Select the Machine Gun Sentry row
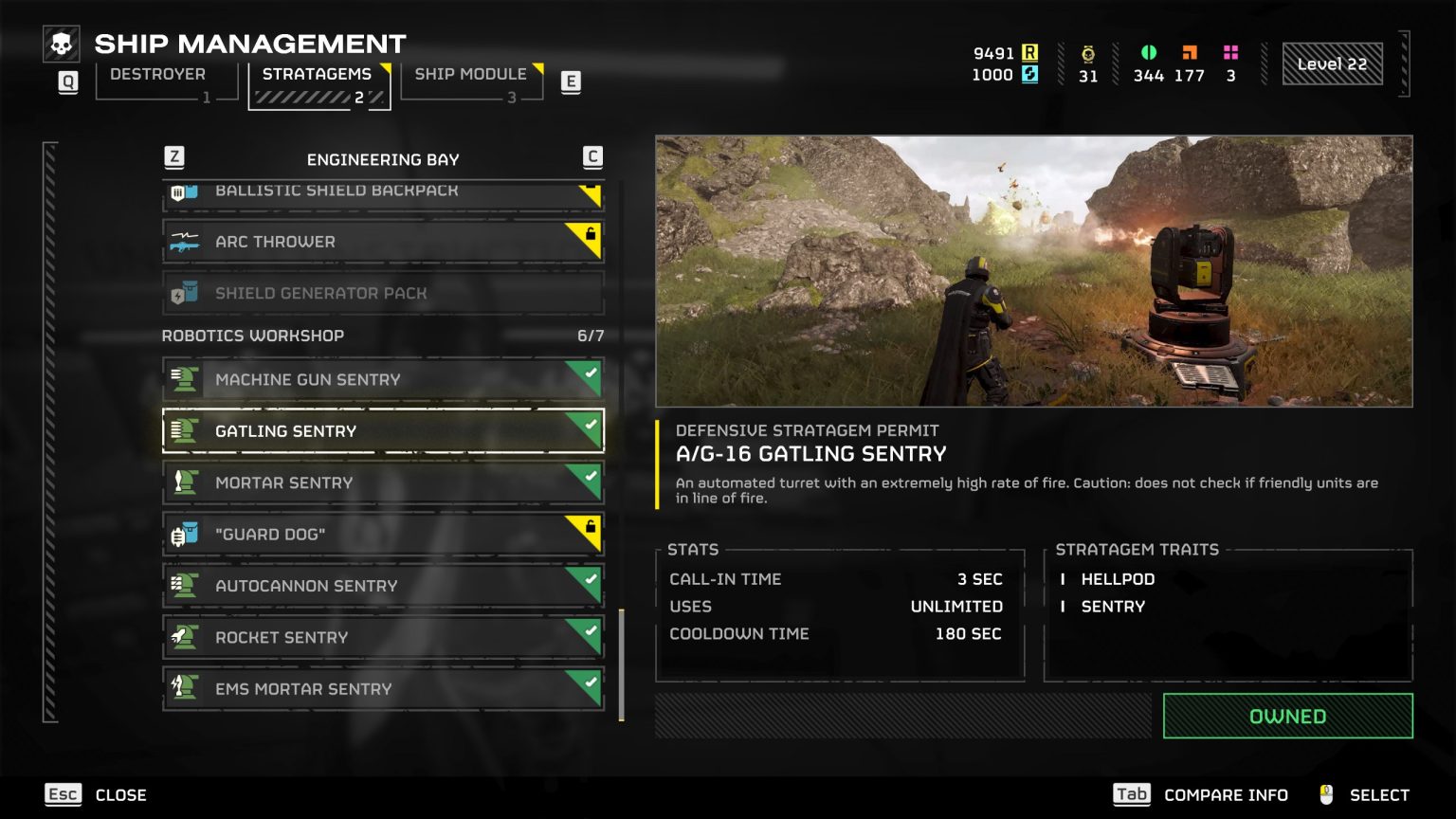Image resolution: width=1456 pixels, height=819 pixels. (x=383, y=380)
